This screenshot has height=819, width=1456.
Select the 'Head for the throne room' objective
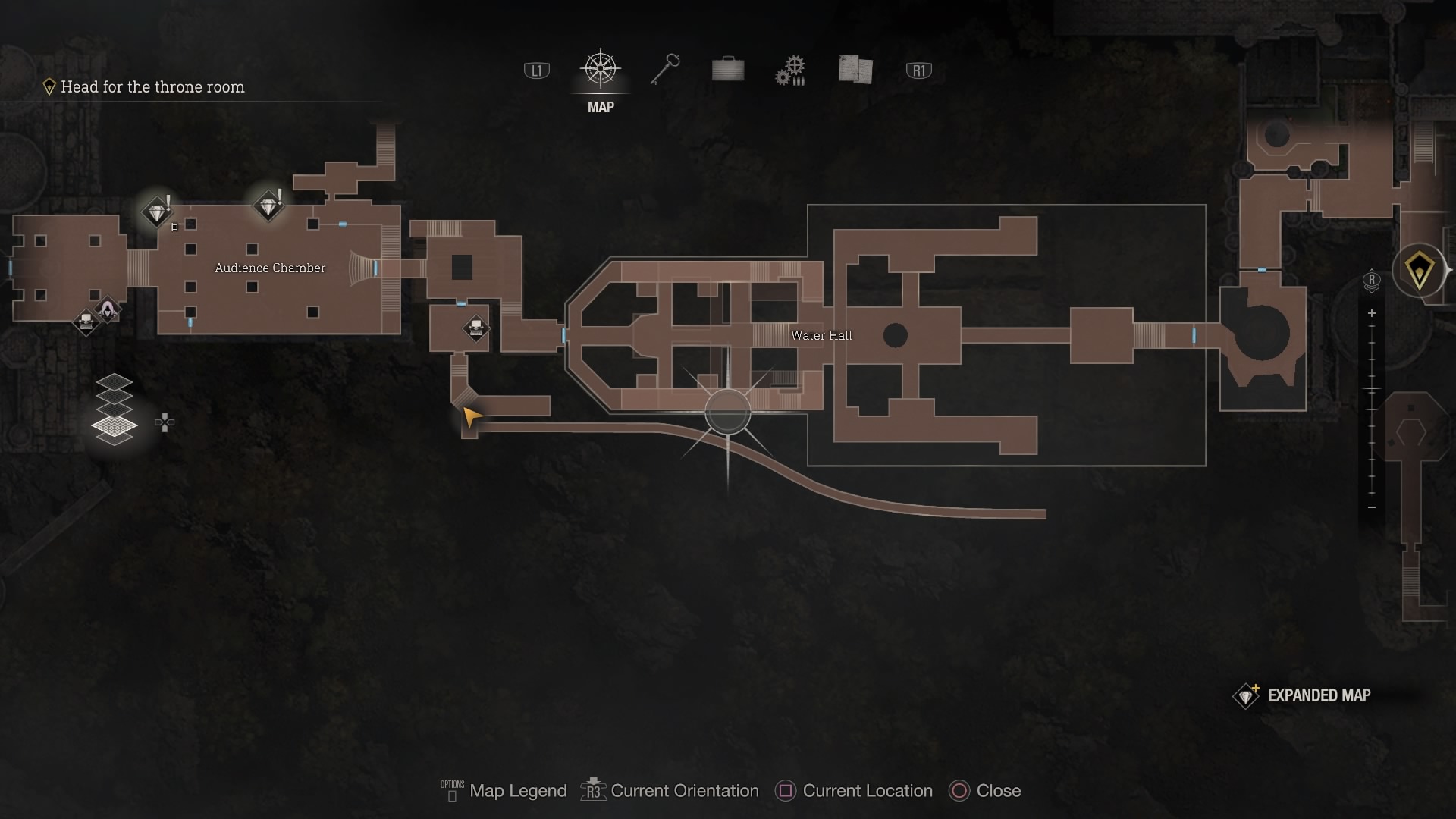152,87
